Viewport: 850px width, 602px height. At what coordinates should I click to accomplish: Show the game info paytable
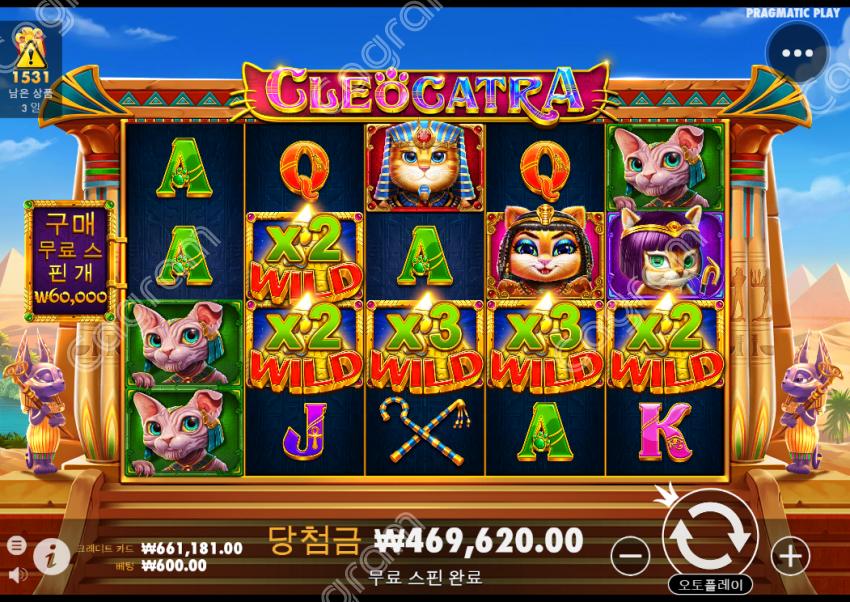pyautogui.click(x=52, y=556)
